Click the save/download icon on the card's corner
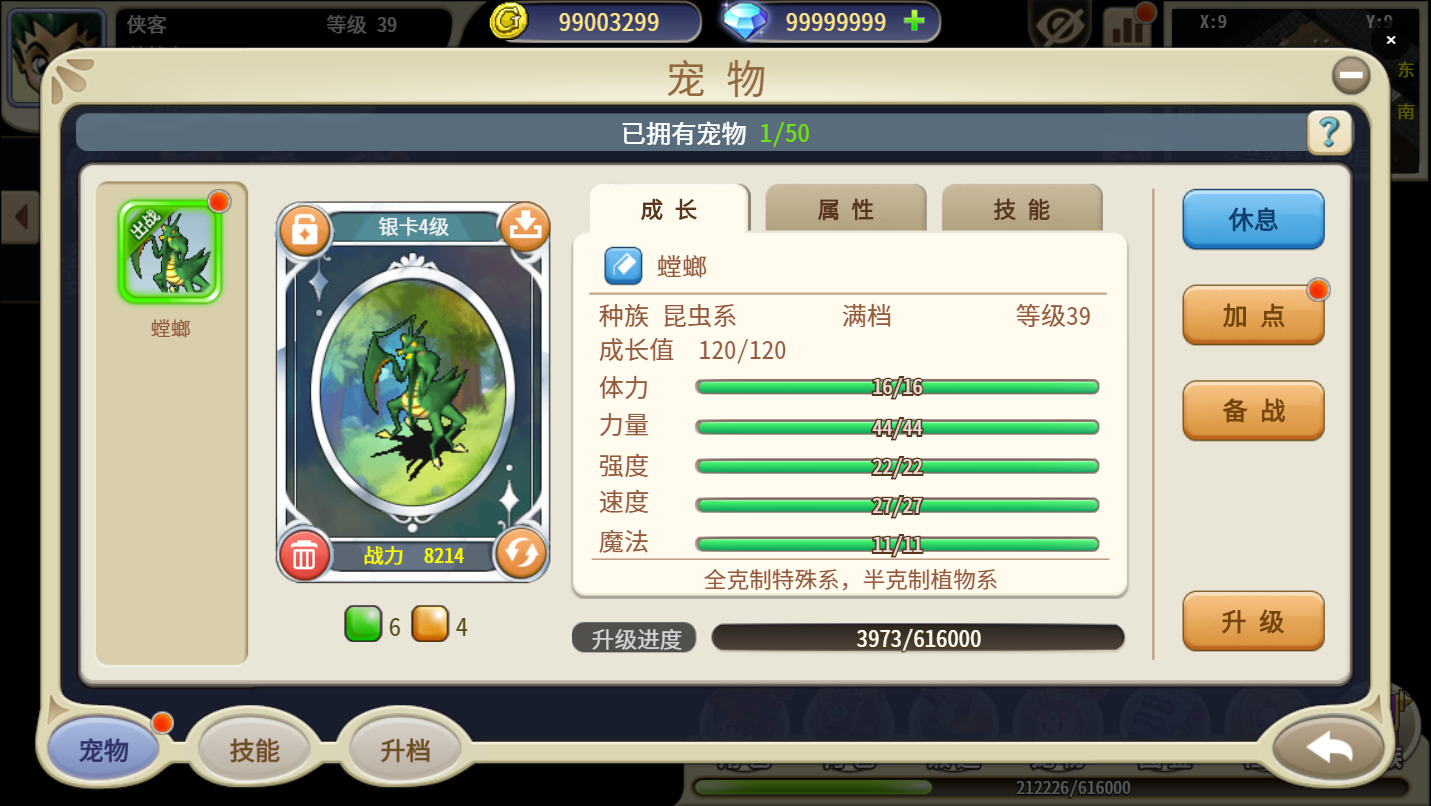The height and width of the screenshot is (806, 1431). (x=523, y=229)
